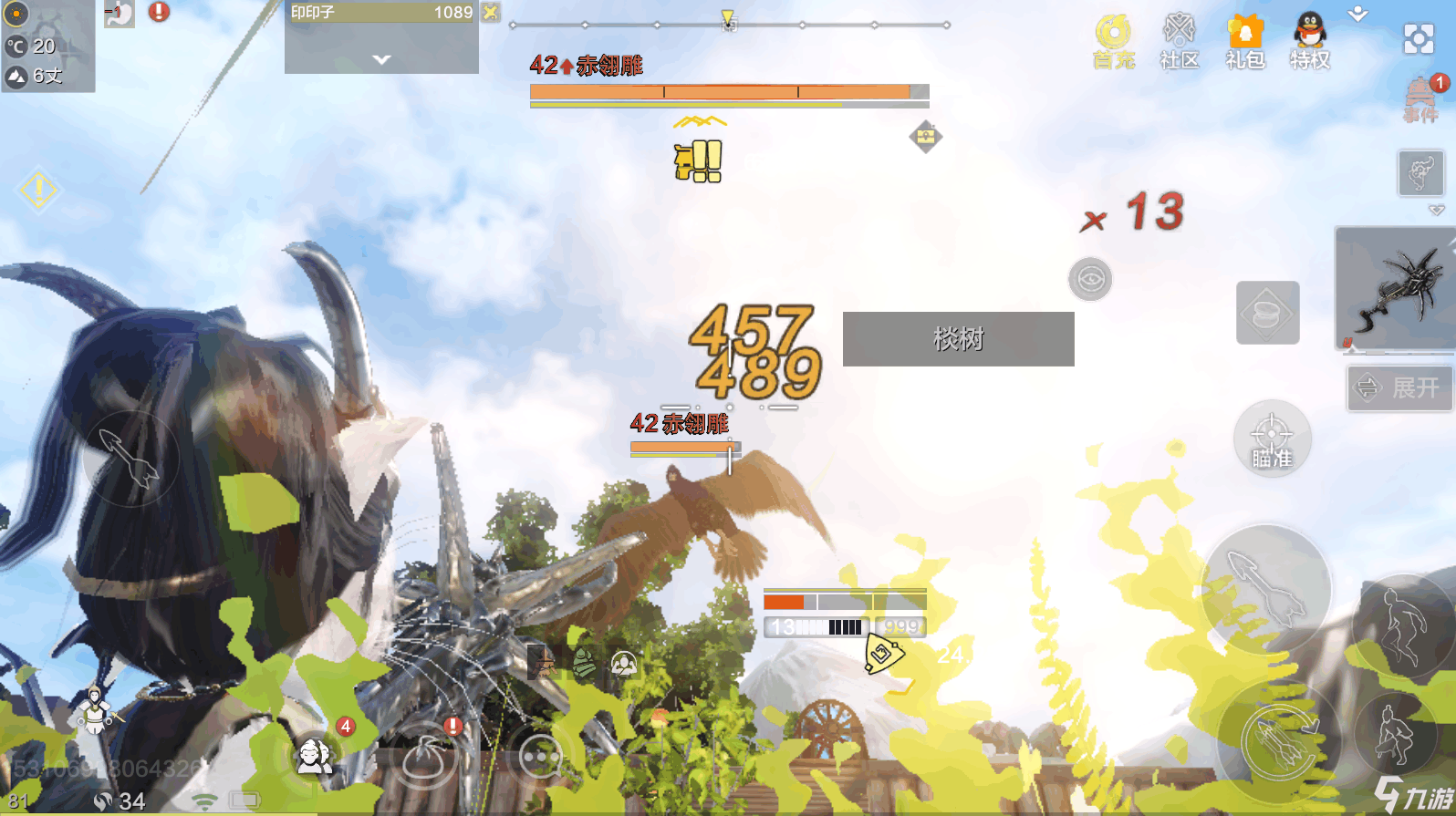1456x816 pixels.
Task: Open the 社区 community menu
Action: click(x=1179, y=41)
